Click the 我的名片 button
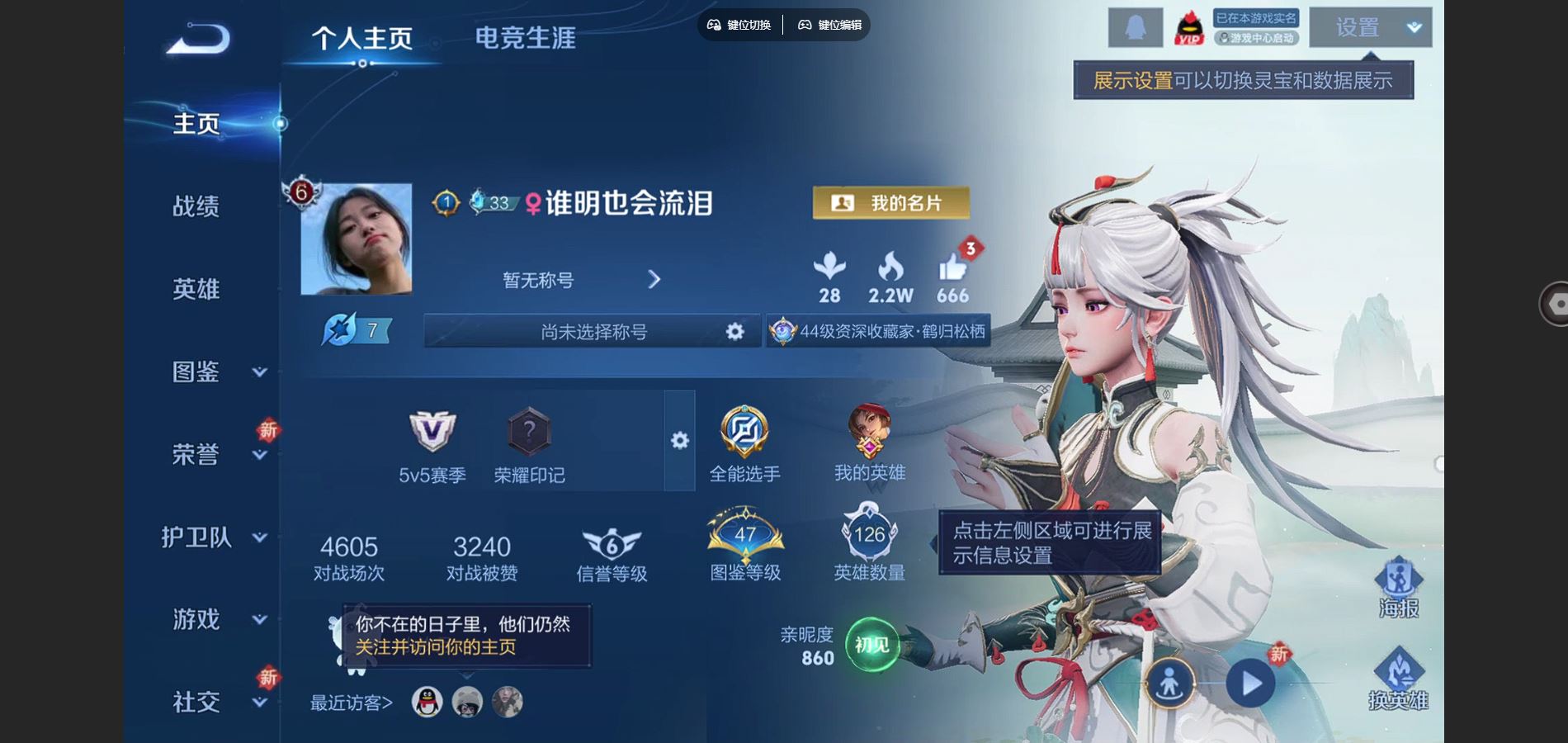The image size is (1568, 743). pos(890,203)
